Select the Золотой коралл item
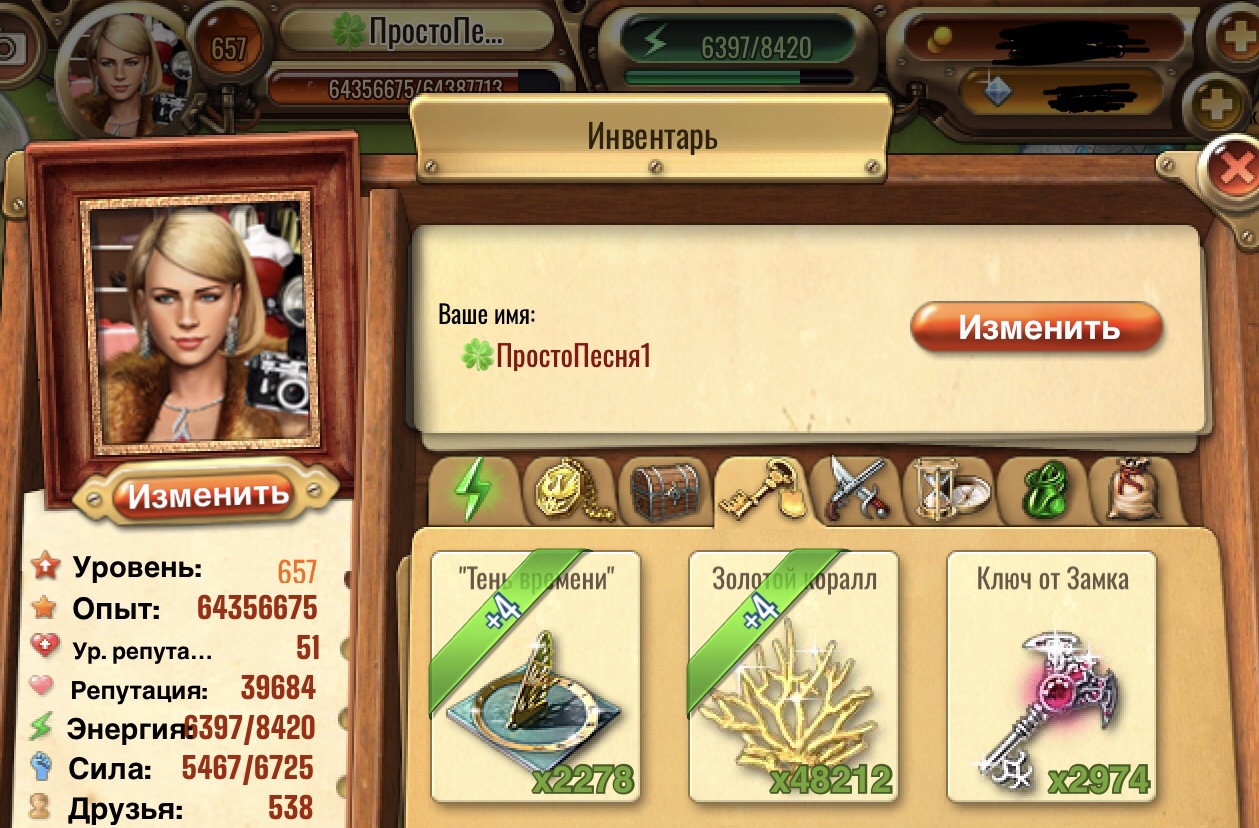Viewport: 1259px width, 828px height. tap(793, 676)
